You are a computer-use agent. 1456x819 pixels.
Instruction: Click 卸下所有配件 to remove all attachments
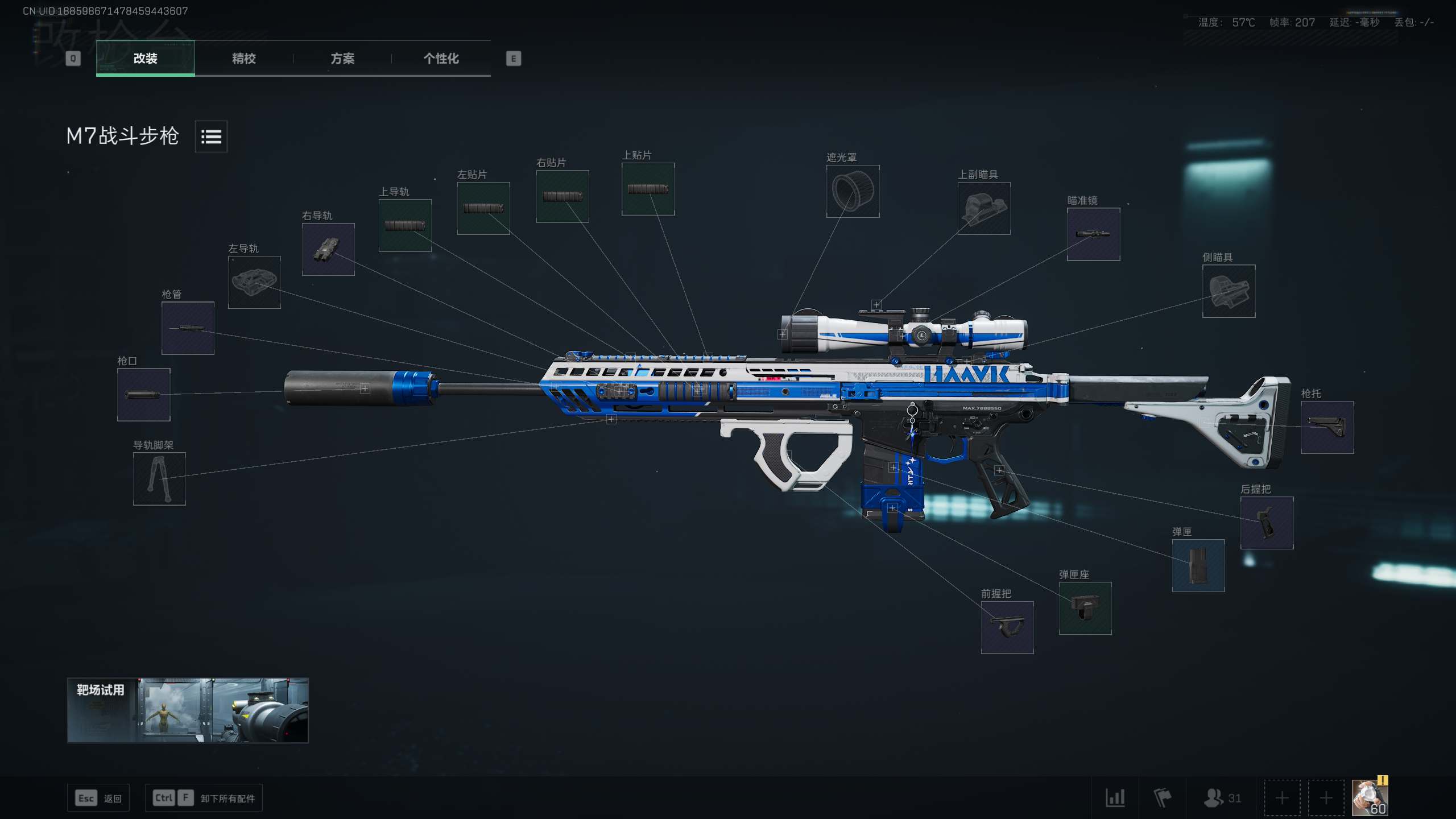click(205, 798)
